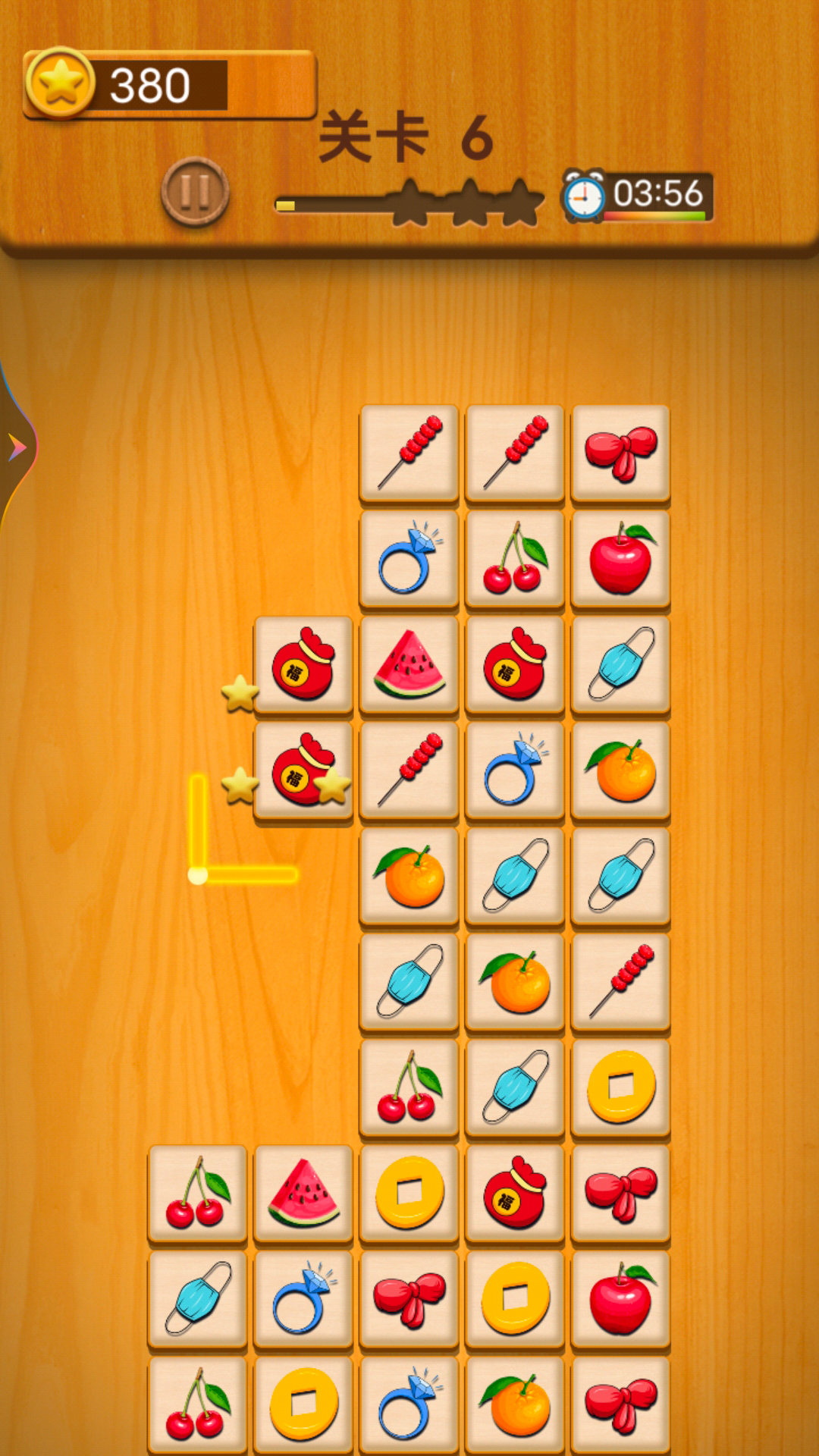The width and height of the screenshot is (819, 1456).
Task: Select the orange tile between mask and skewer
Action: [516, 981]
